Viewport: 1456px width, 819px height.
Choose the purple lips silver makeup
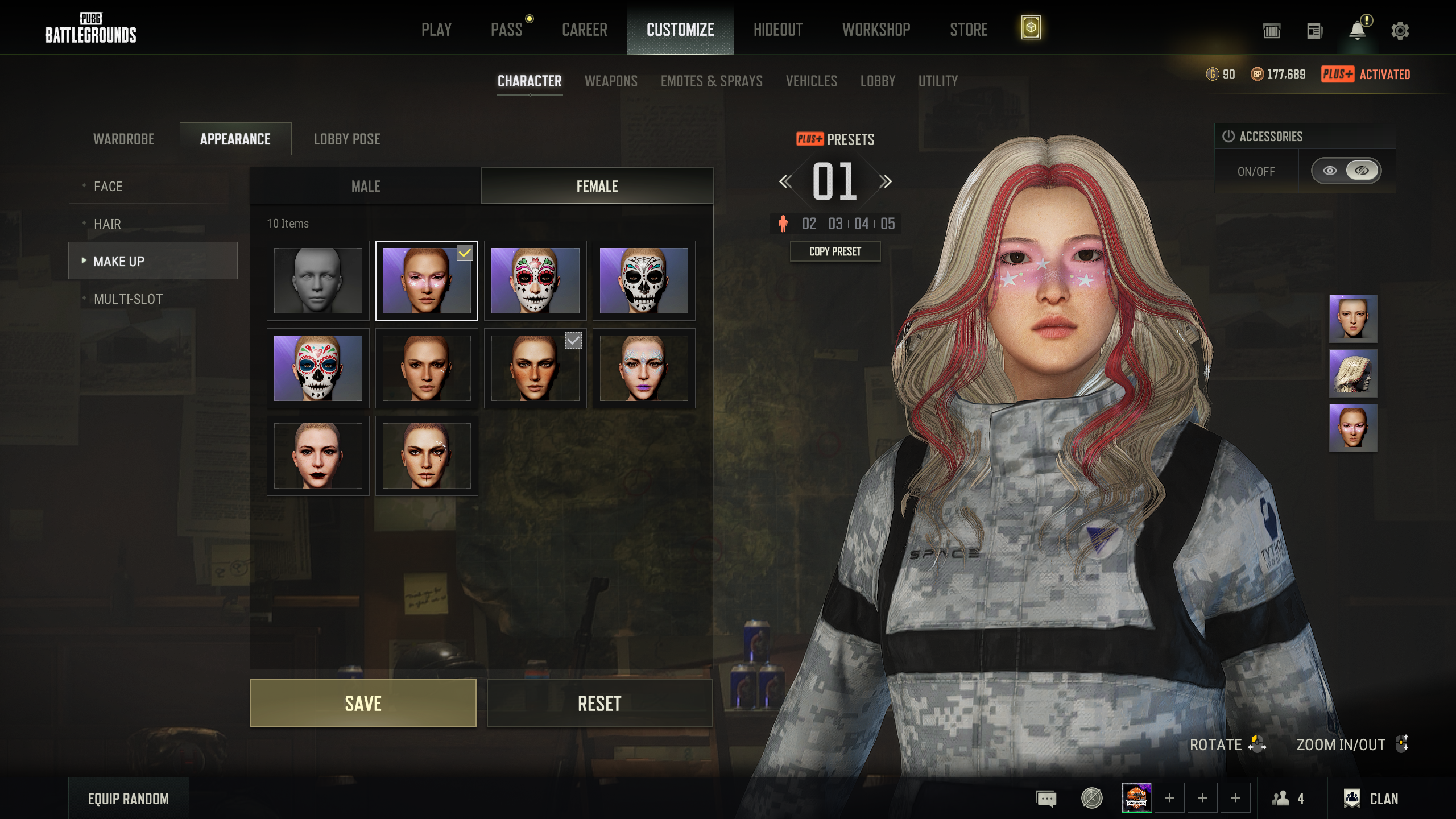(x=644, y=368)
